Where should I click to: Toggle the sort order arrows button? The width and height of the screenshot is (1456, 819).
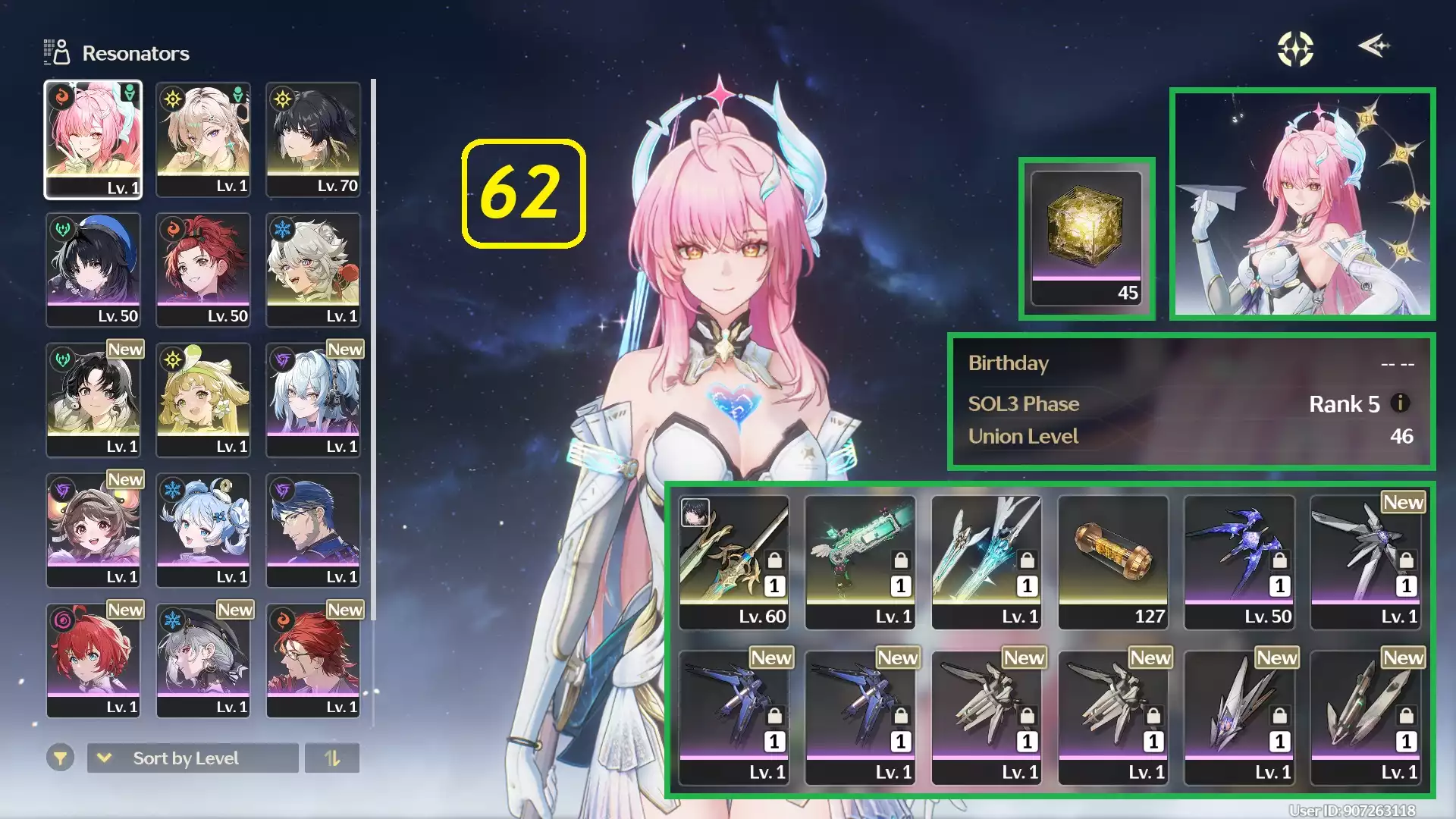(x=332, y=758)
